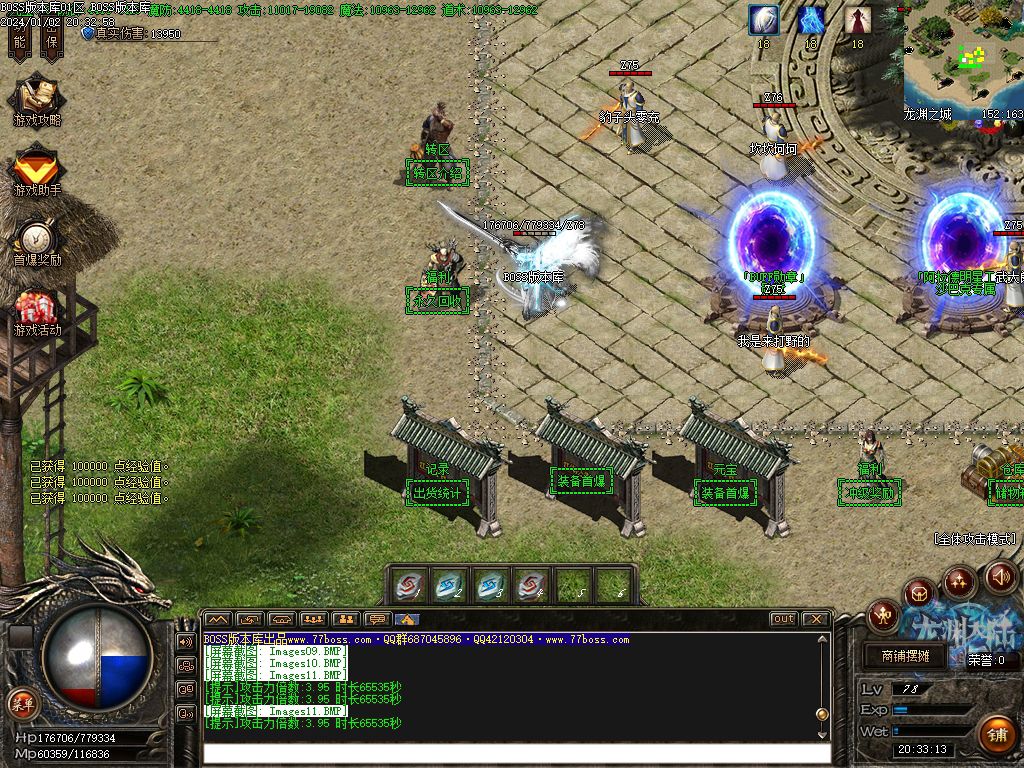This screenshot has height=768, width=1024.
Task: Open the 首爆奖励 first-drop reward icon
Action: [37, 239]
